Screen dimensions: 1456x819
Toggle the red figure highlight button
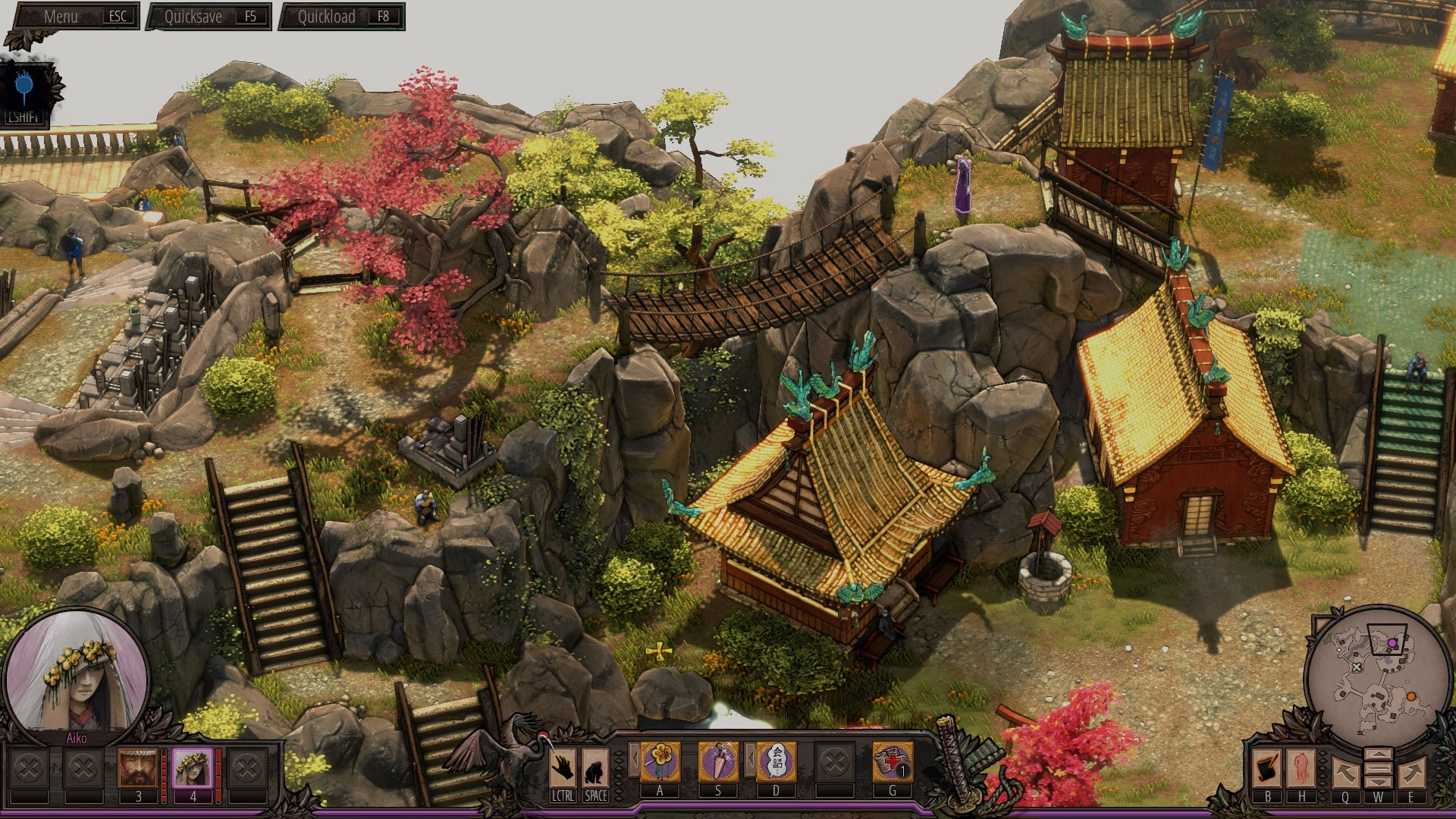click(x=1301, y=769)
